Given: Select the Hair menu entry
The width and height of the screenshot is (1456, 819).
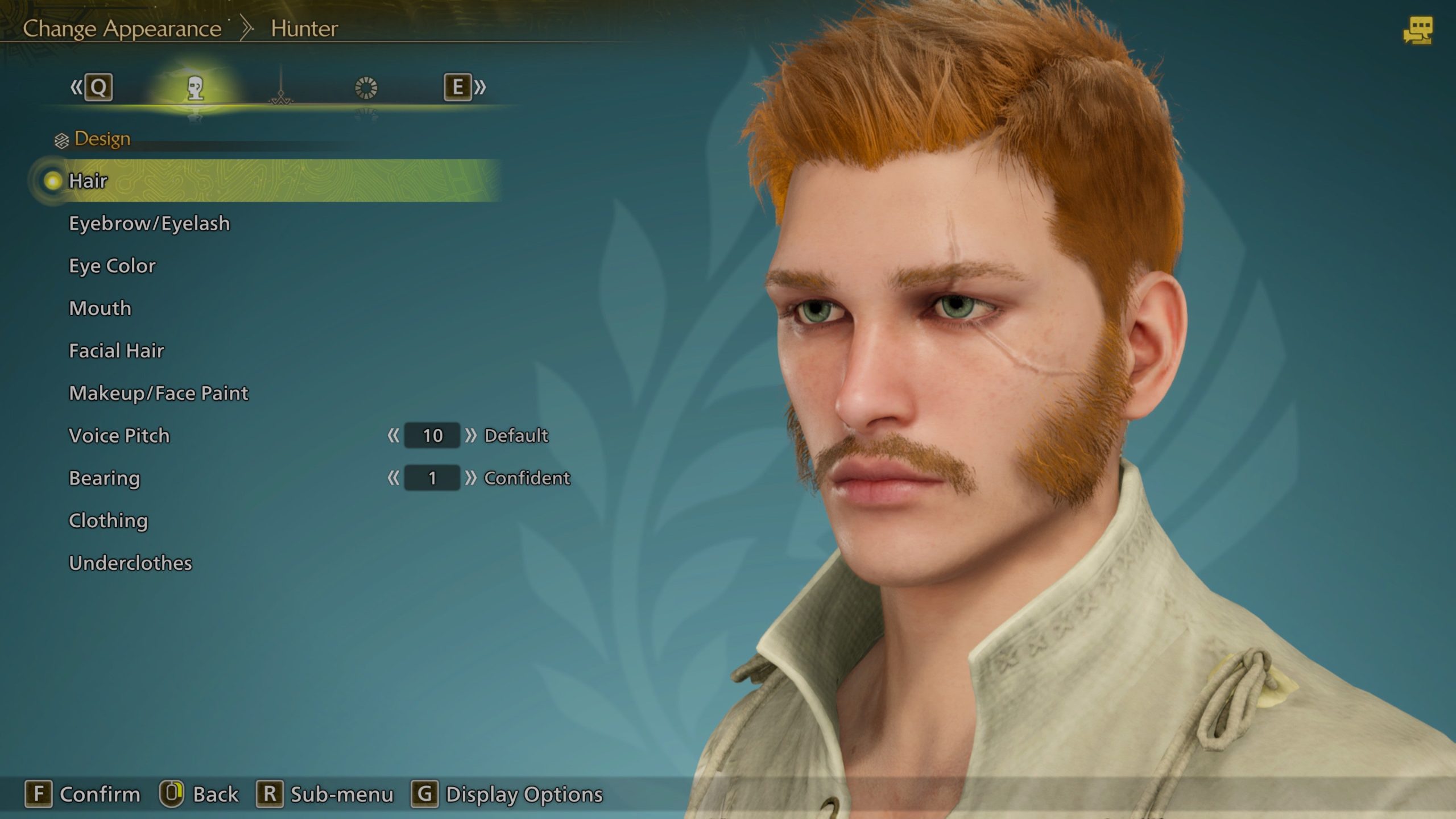Looking at the screenshot, I should coord(88,181).
